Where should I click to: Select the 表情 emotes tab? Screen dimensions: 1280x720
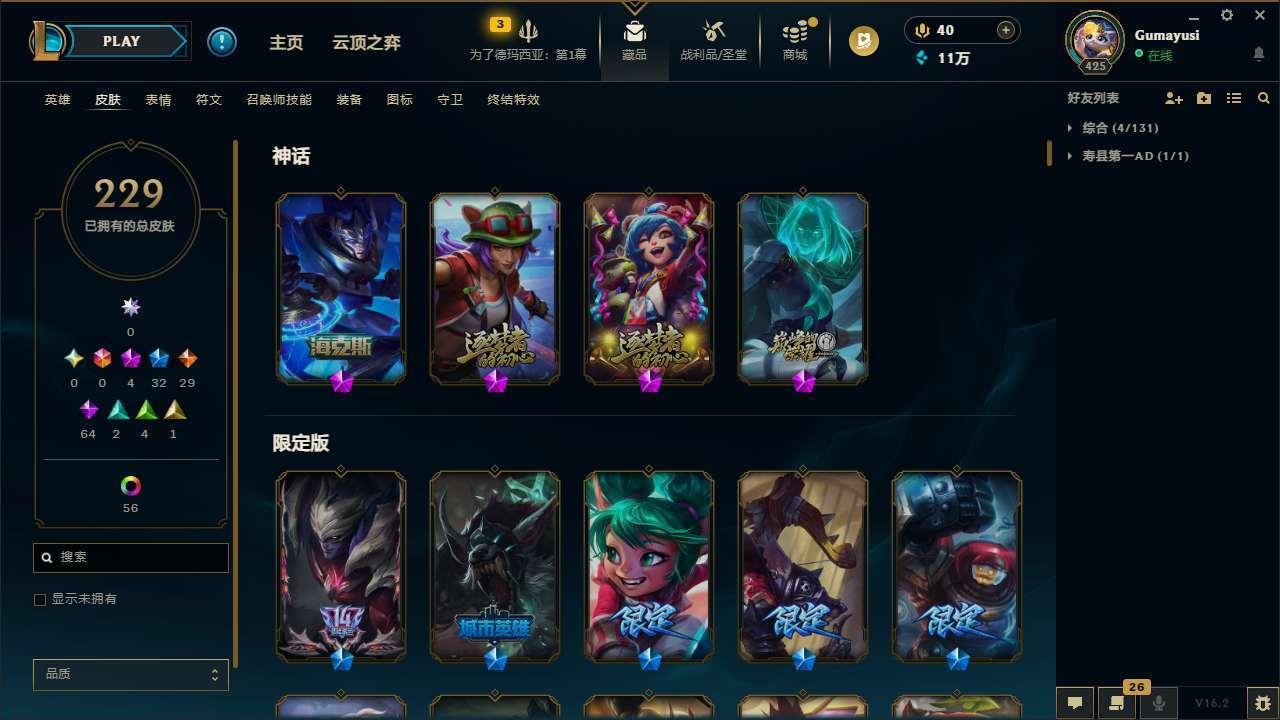[x=158, y=99]
